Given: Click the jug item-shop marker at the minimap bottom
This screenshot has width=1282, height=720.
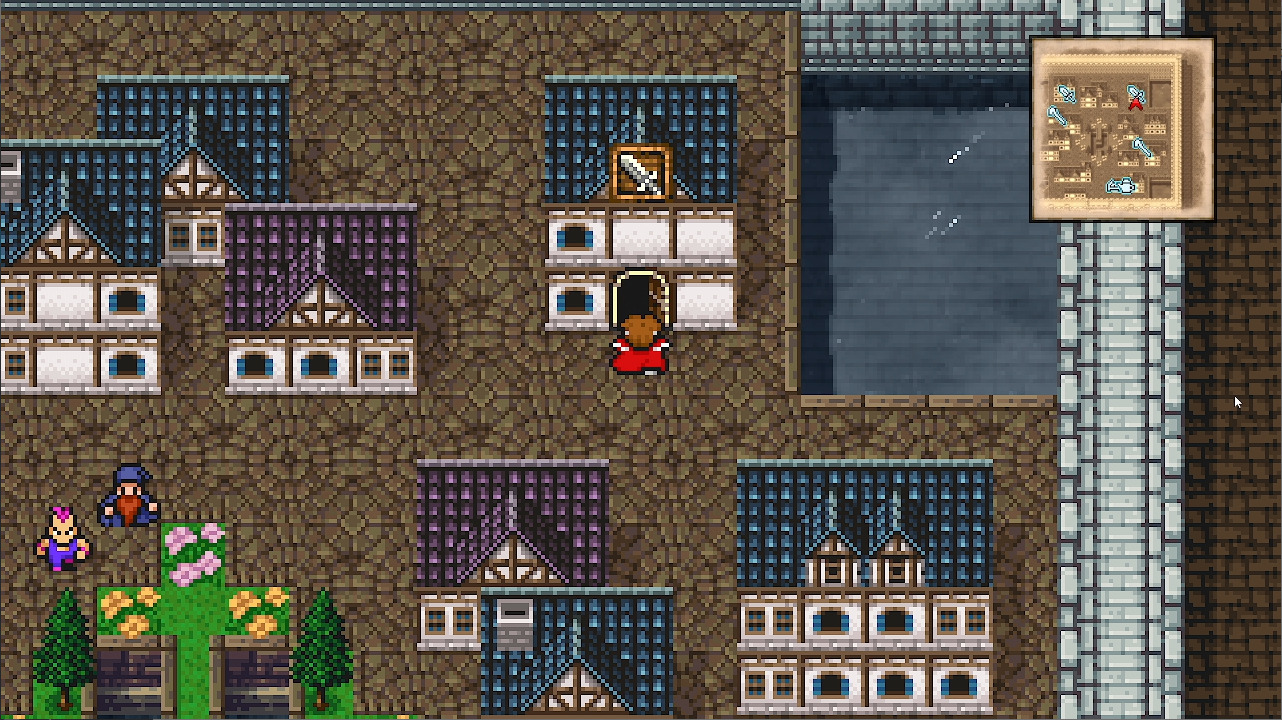Looking at the screenshot, I should [x=1127, y=183].
